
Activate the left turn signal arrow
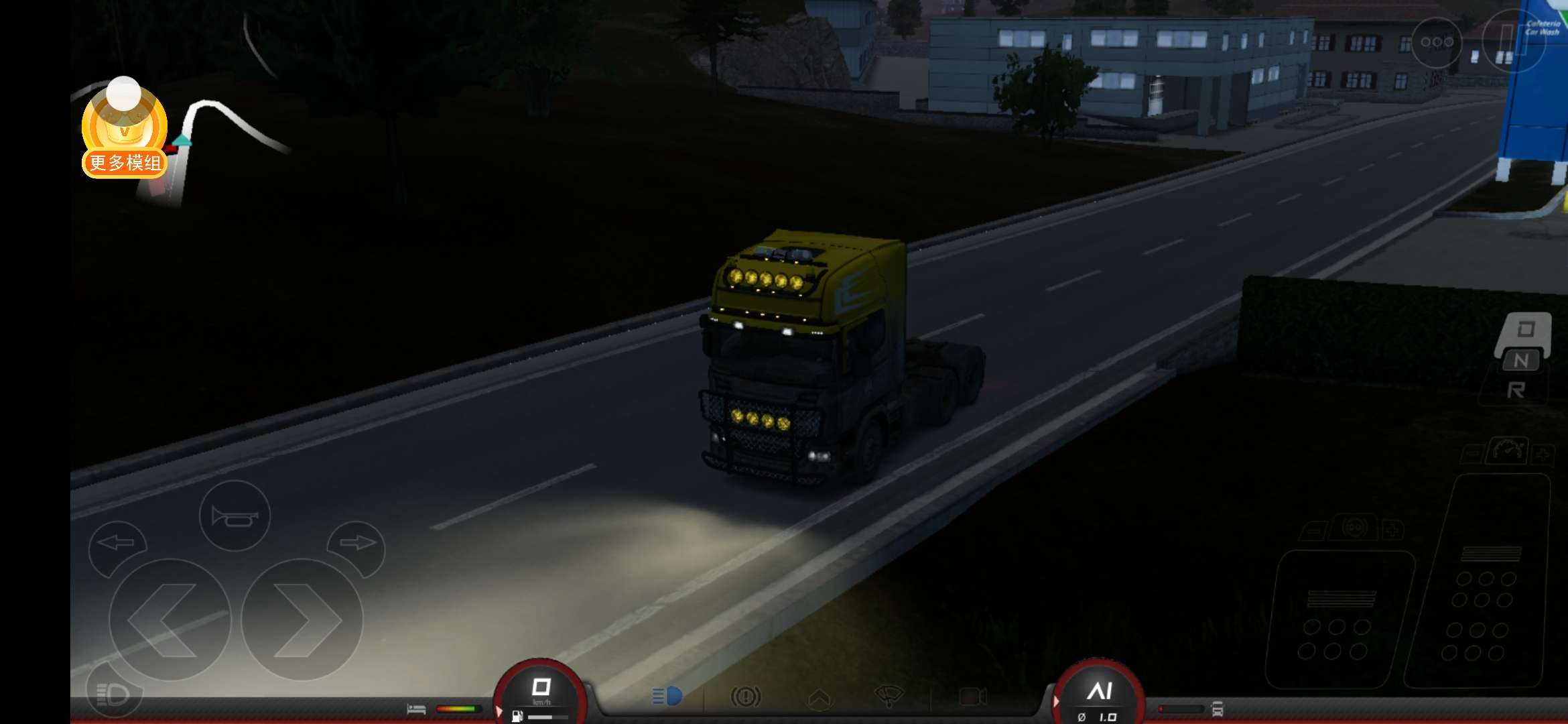tap(117, 543)
